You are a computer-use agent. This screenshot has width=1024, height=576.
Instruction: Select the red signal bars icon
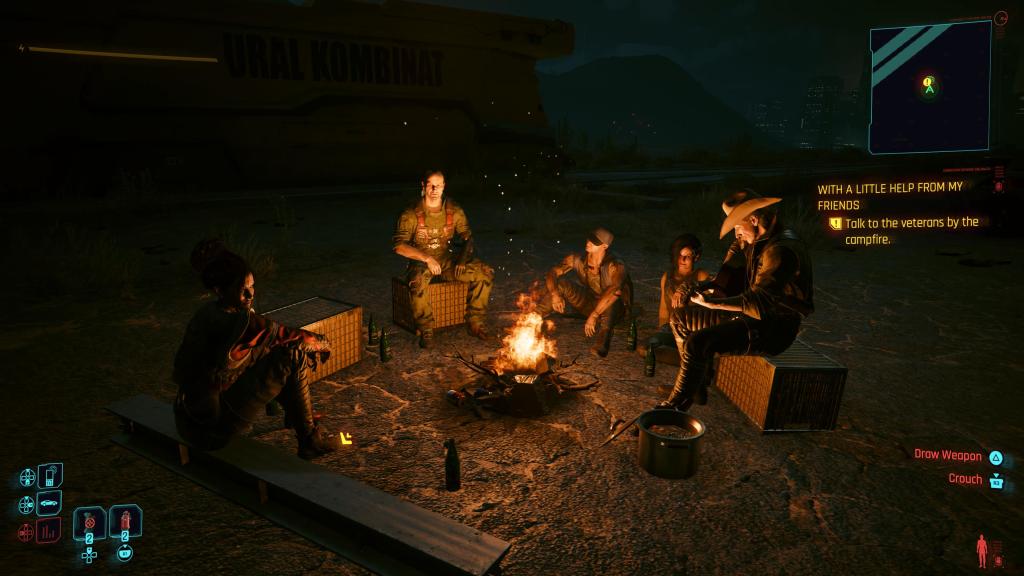(50, 530)
